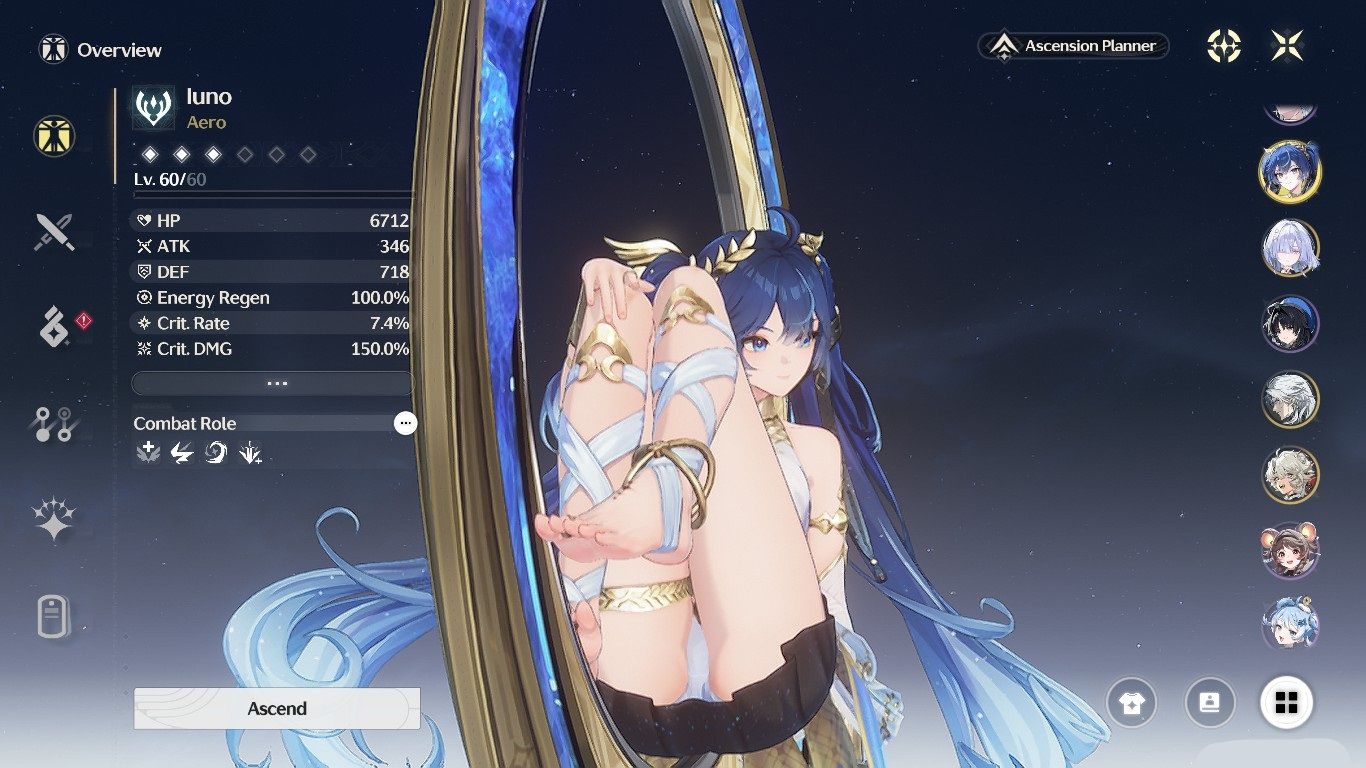1366x768 pixels.
Task: Click the circular gold emblem beside Ascension Planner
Action: 1224,46
